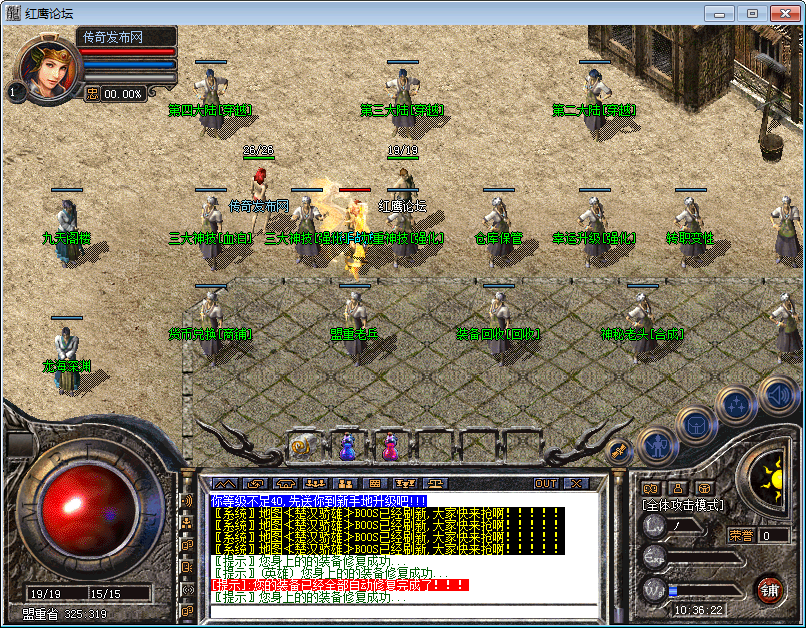The width and height of the screenshot is (806, 628).
Task: Open the bag inventory round button
Action: [696, 423]
